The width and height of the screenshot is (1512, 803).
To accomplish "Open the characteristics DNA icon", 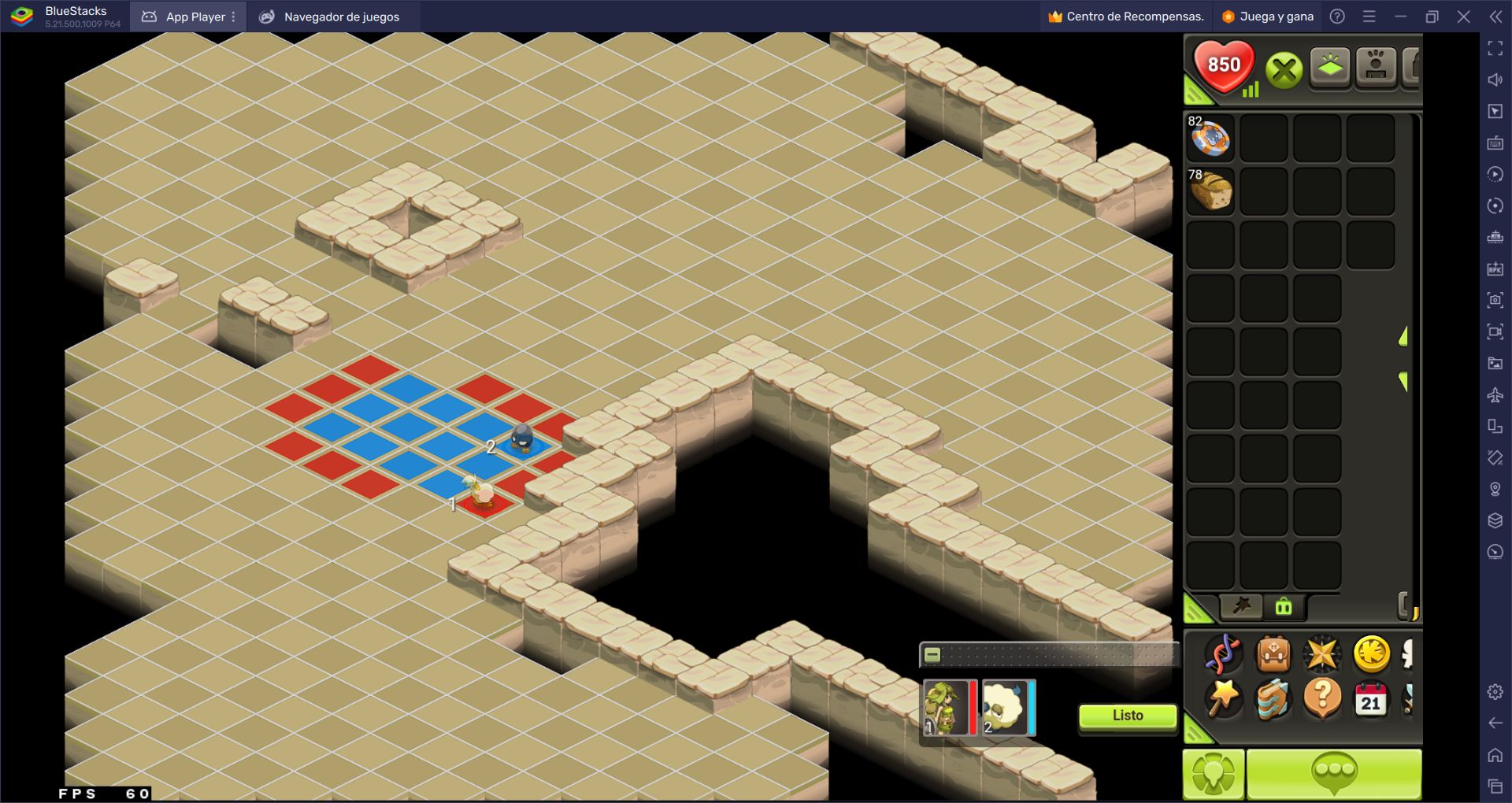I will pos(1222,654).
